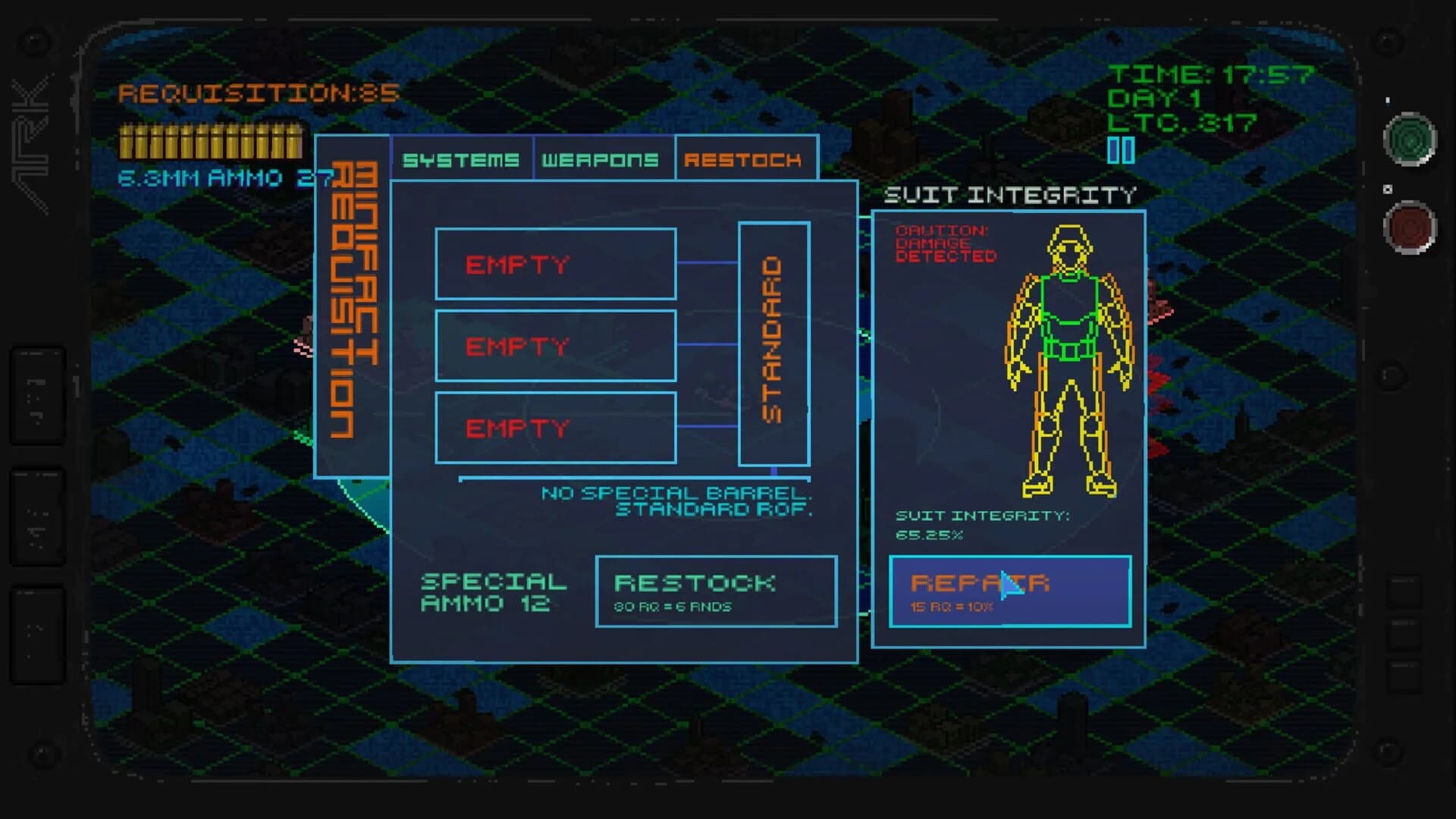Switch to the SYSTEMS tab

coord(463,159)
